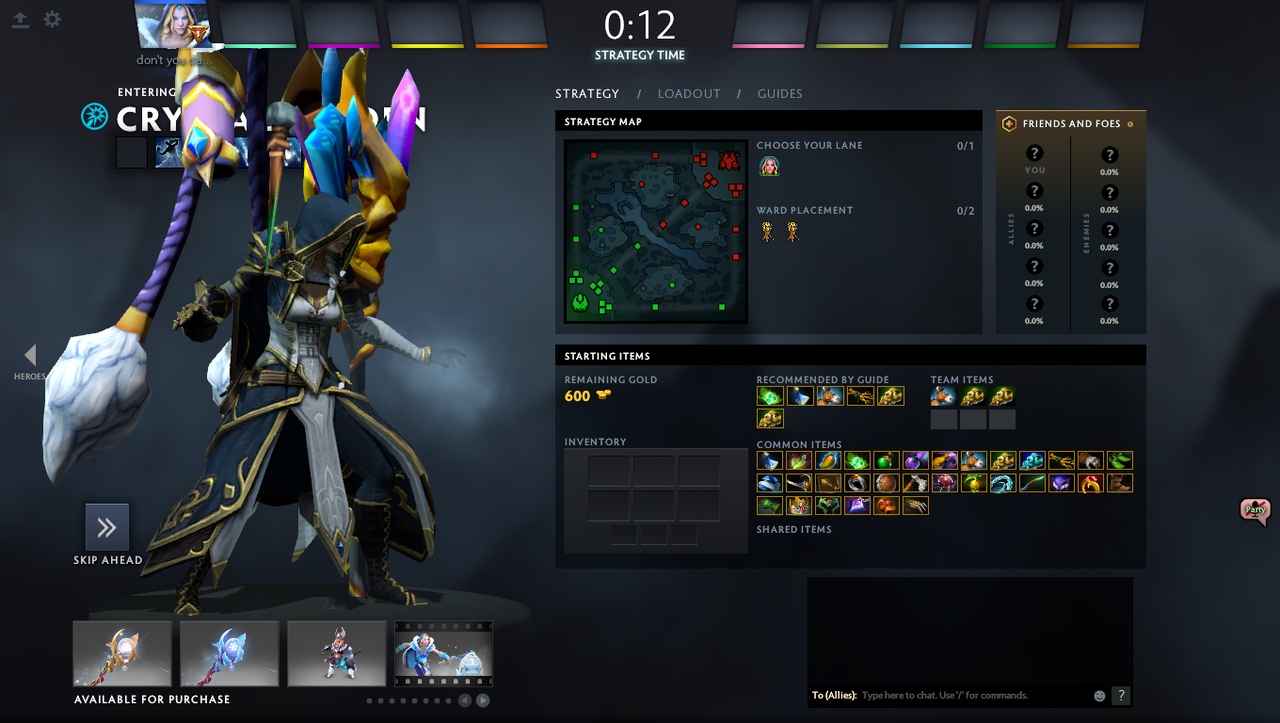The image size is (1280, 723).
Task: Preview the golden staff cosmetic thumbnail
Action: [122, 653]
